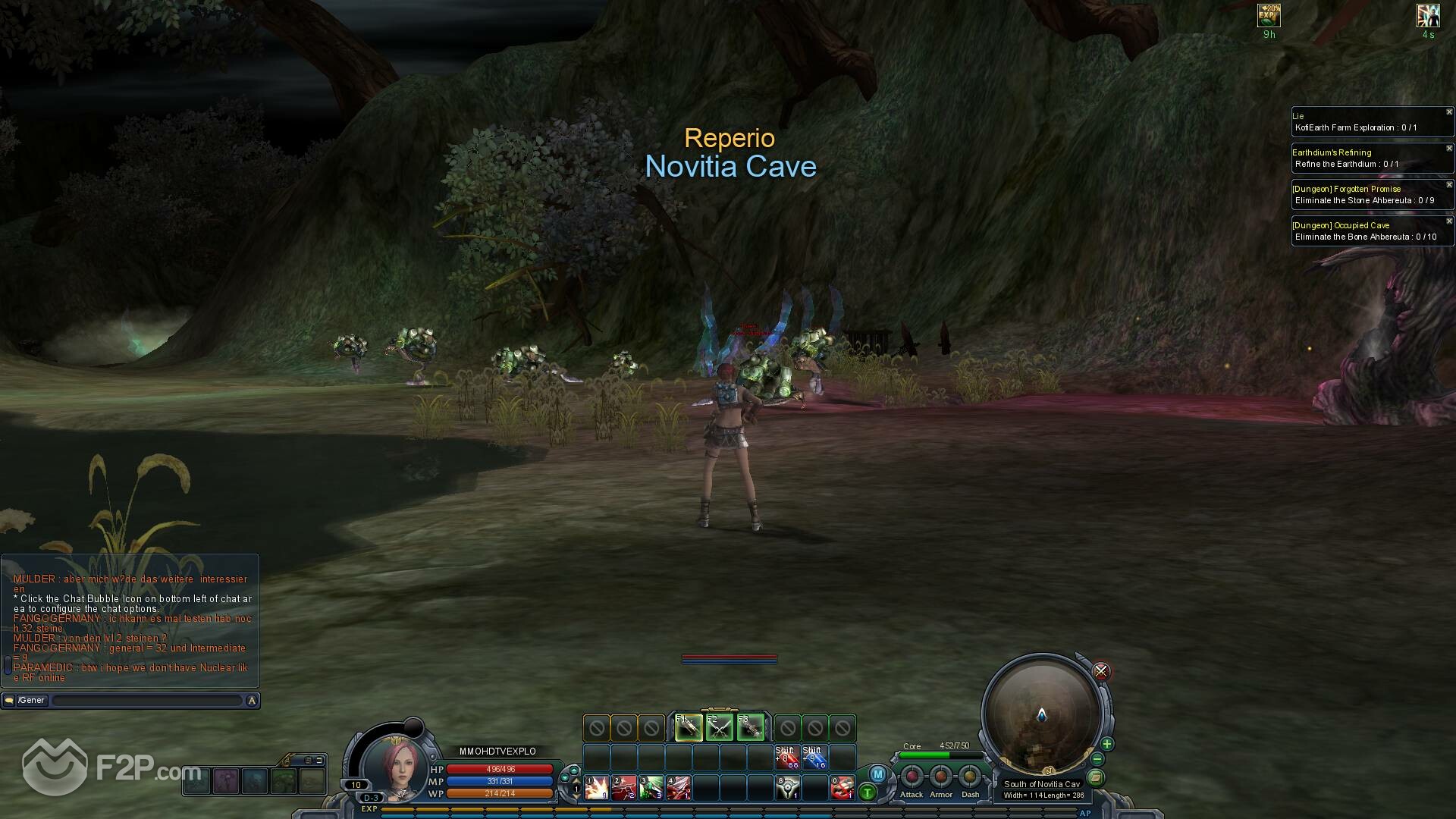Click the 20% EXP buff icon
The height and width of the screenshot is (819, 1456).
click(x=1269, y=16)
